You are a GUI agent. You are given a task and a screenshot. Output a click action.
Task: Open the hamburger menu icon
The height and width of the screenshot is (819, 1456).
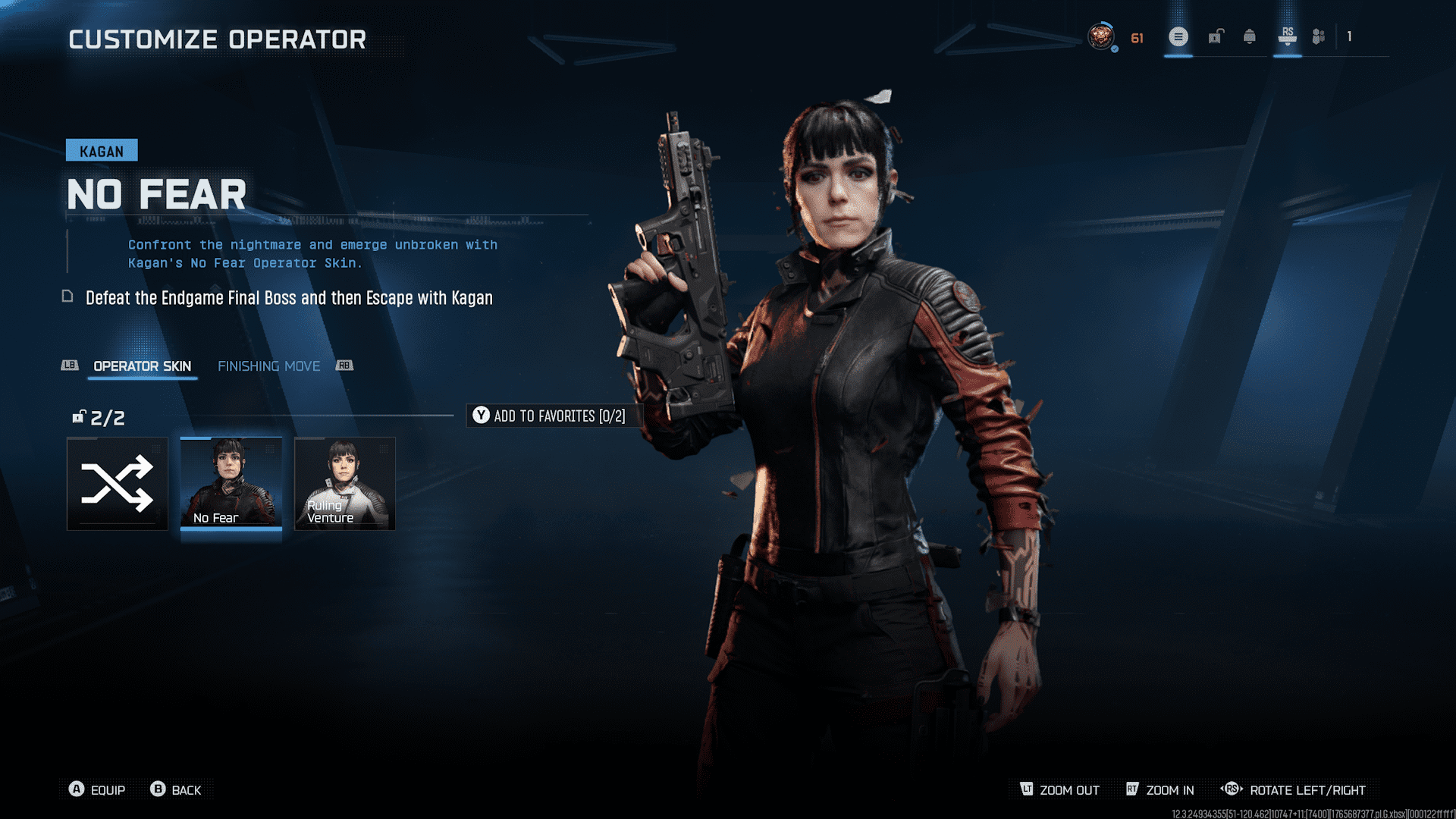(x=1178, y=36)
